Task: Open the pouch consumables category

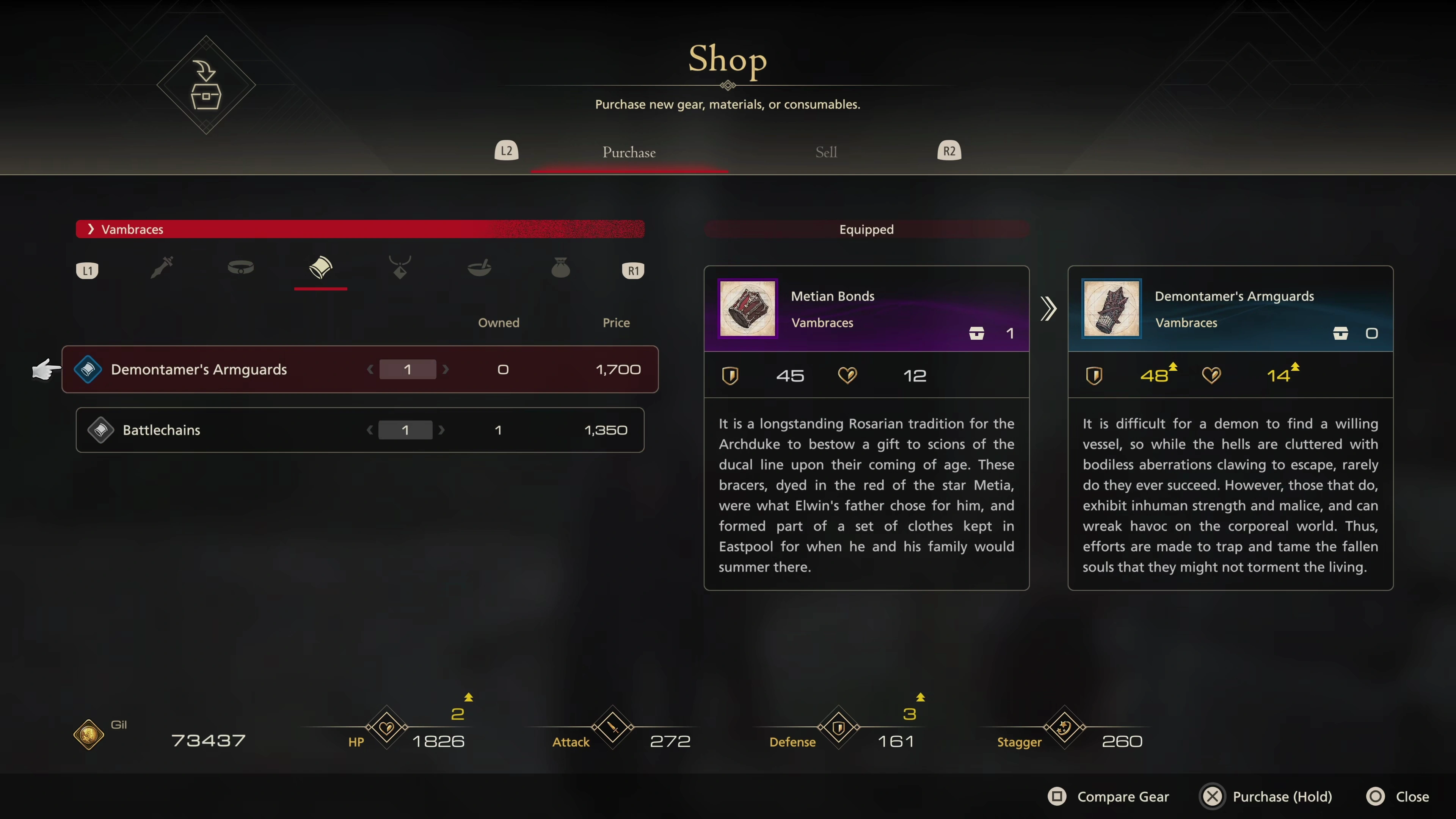Action: 560,267
